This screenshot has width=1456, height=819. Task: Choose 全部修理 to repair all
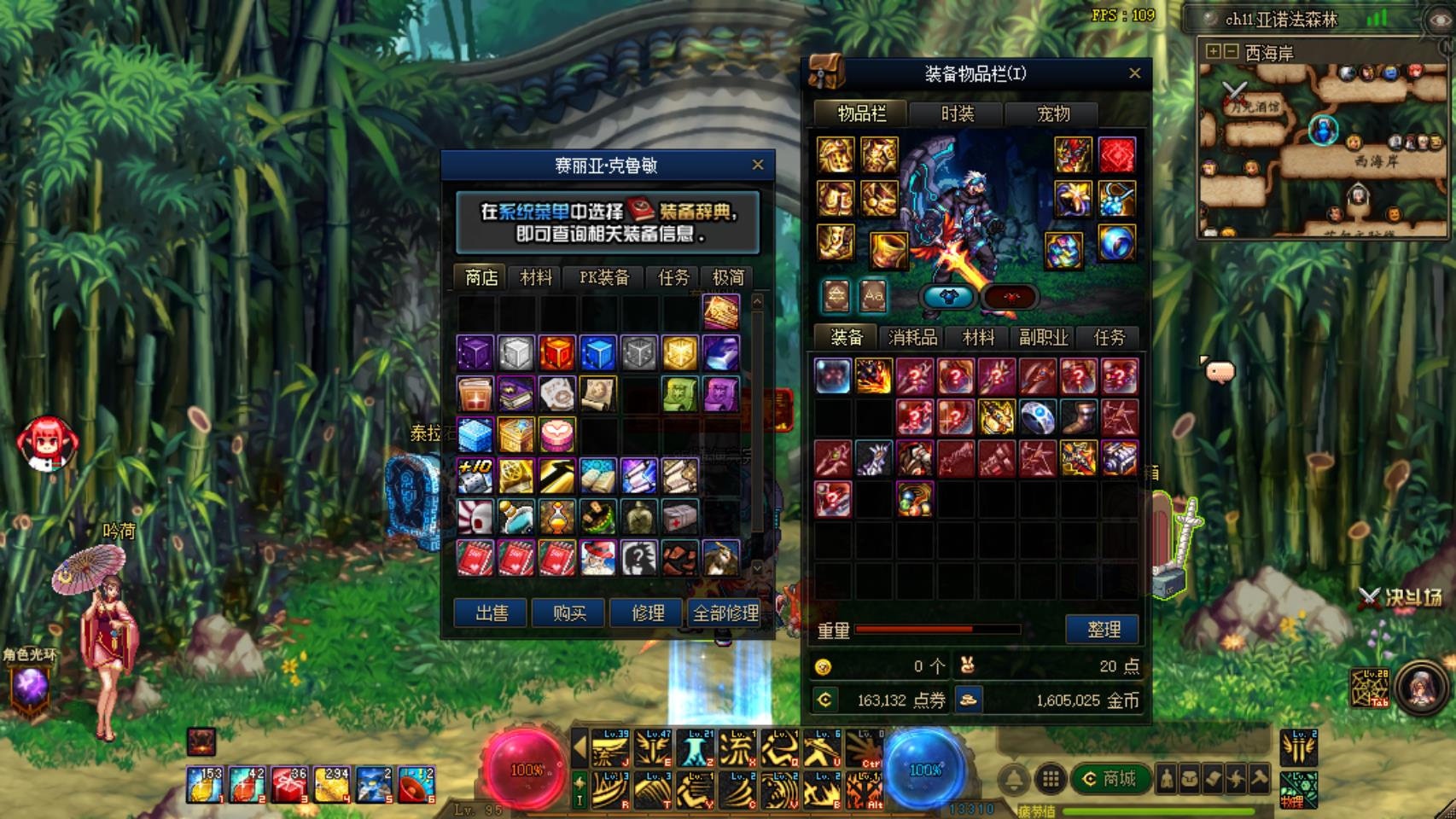[x=725, y=613]
